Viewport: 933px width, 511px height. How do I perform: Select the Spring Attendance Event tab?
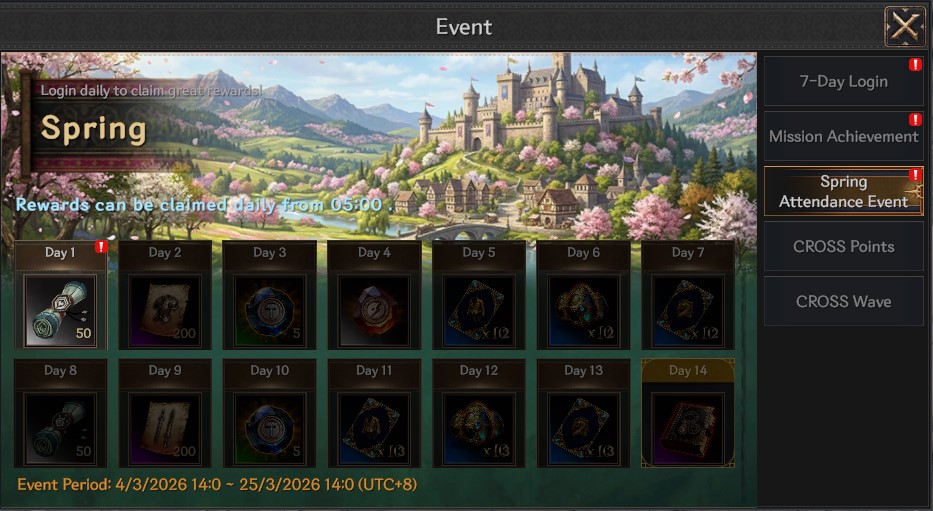tap(843, 191)
